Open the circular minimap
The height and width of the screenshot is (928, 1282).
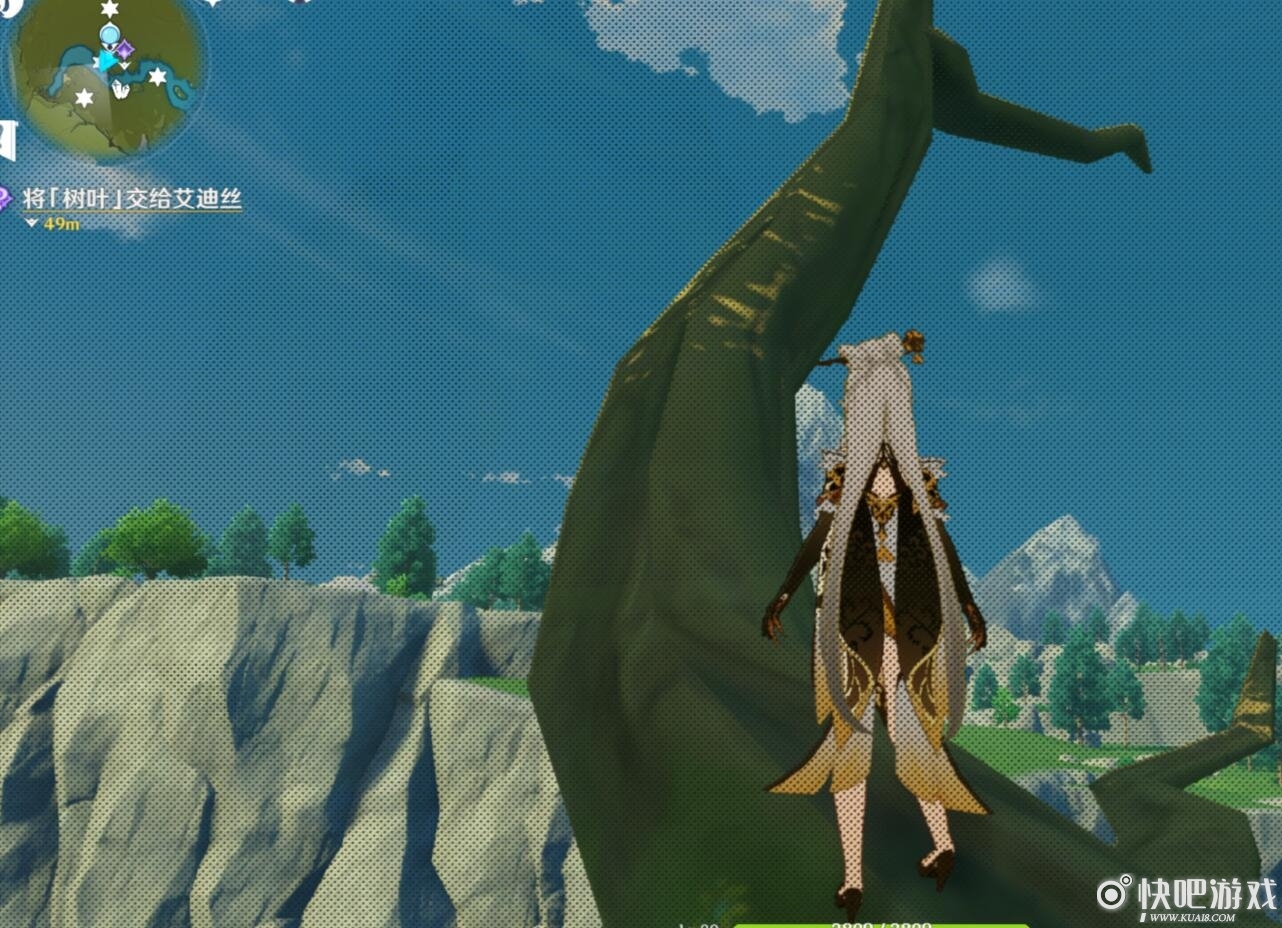pos(104,75)
